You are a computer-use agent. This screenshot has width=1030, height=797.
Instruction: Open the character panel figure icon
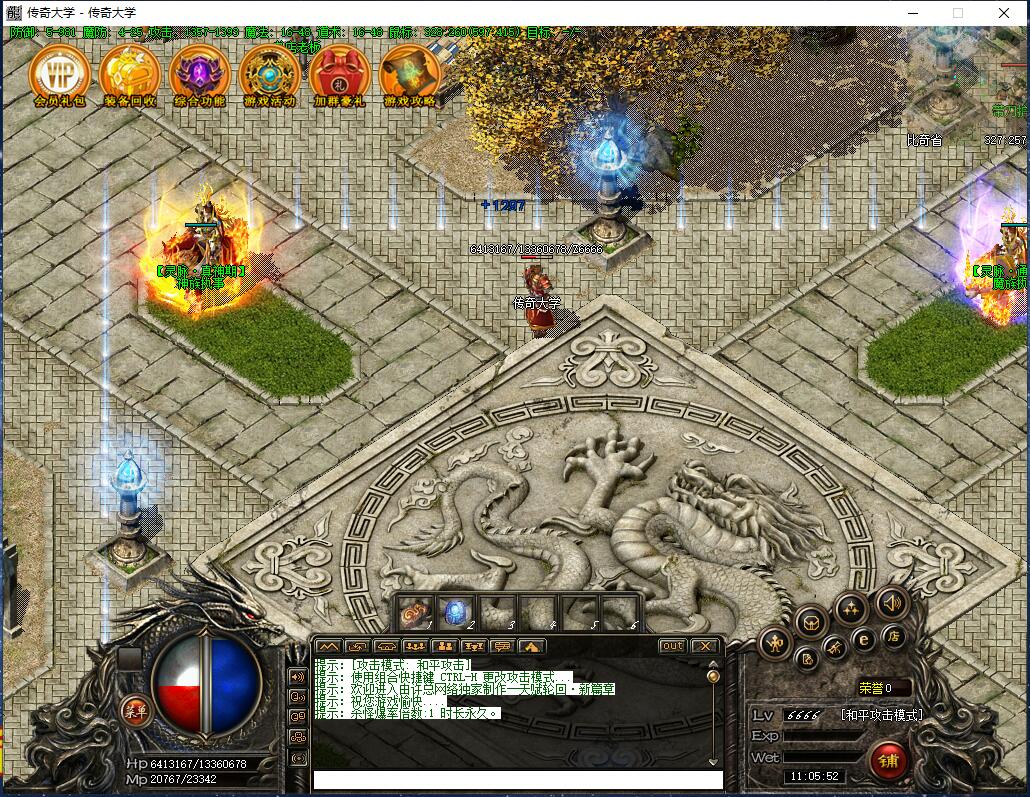[775, 643]
